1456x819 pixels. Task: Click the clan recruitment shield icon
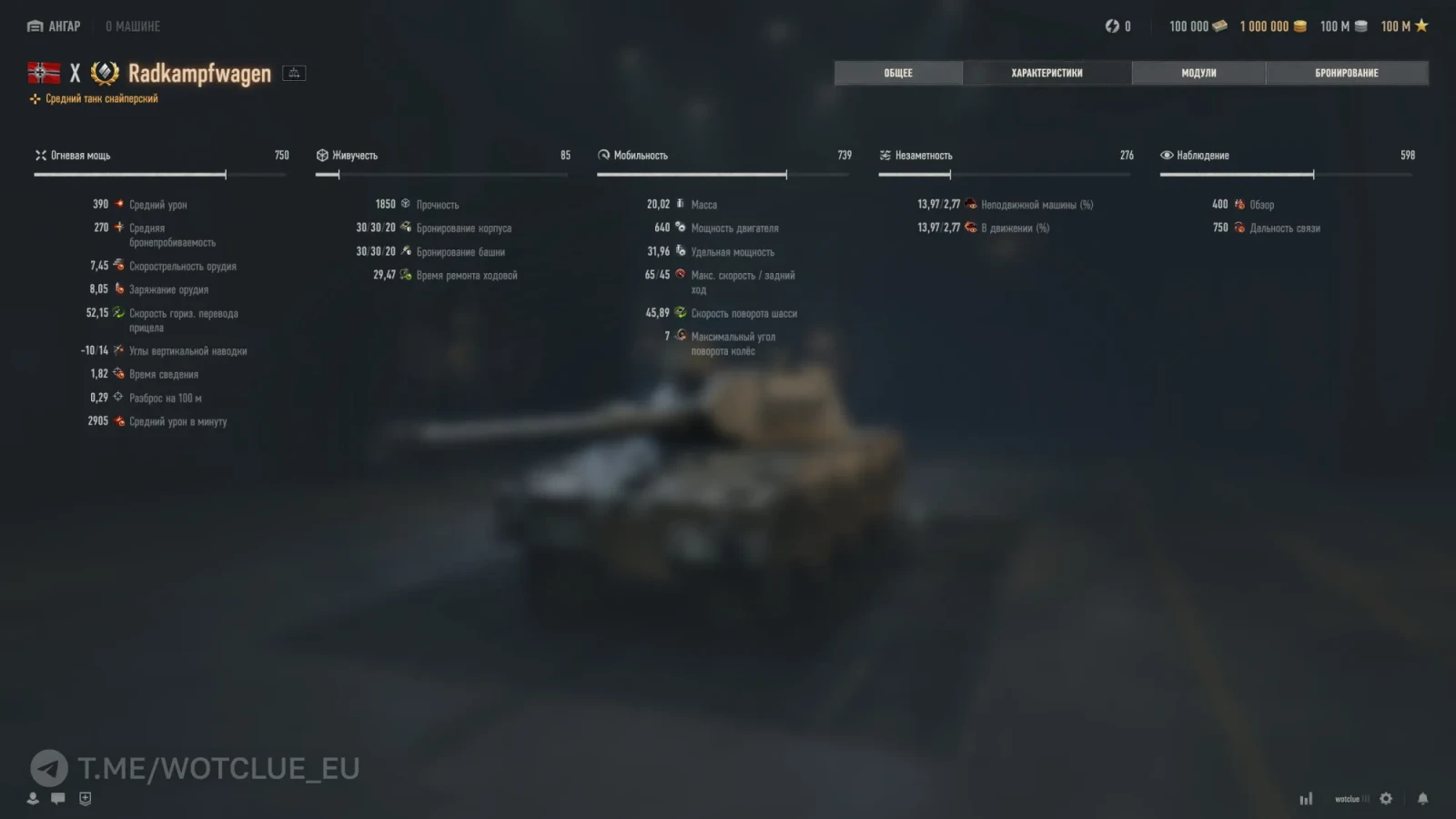(x=85, y=799)
